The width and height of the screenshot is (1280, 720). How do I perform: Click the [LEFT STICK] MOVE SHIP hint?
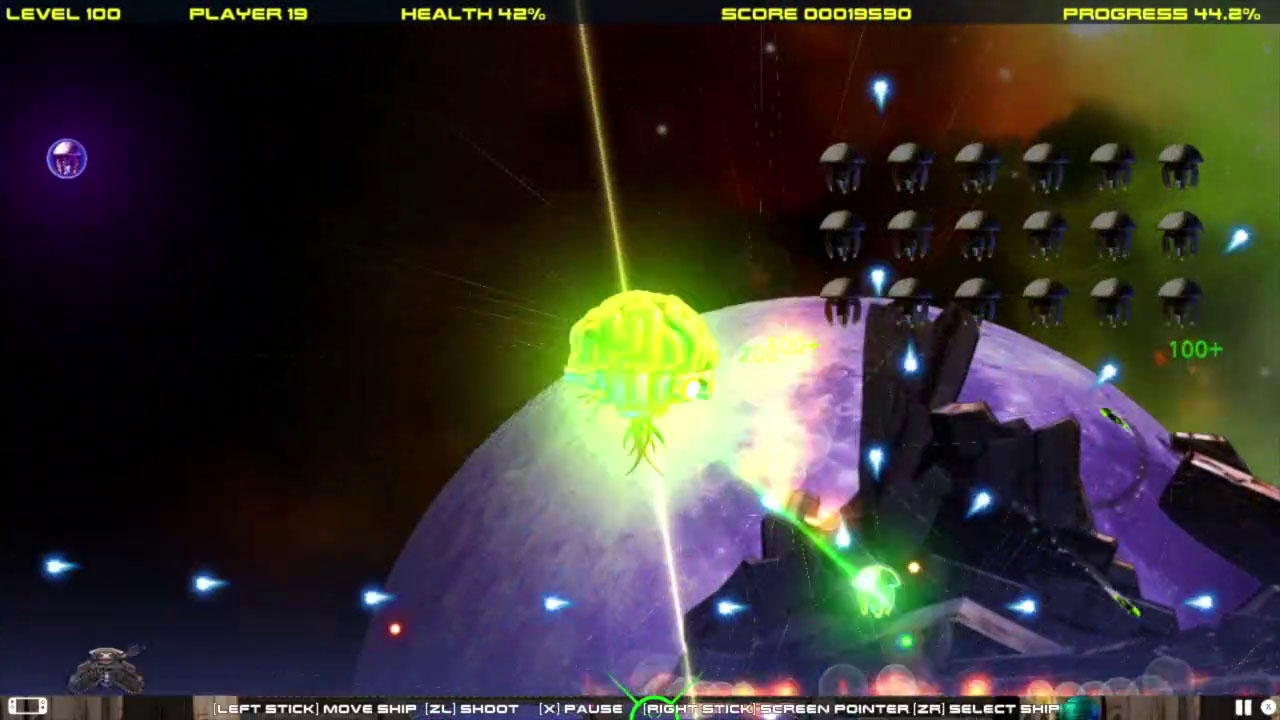[316, 708]
